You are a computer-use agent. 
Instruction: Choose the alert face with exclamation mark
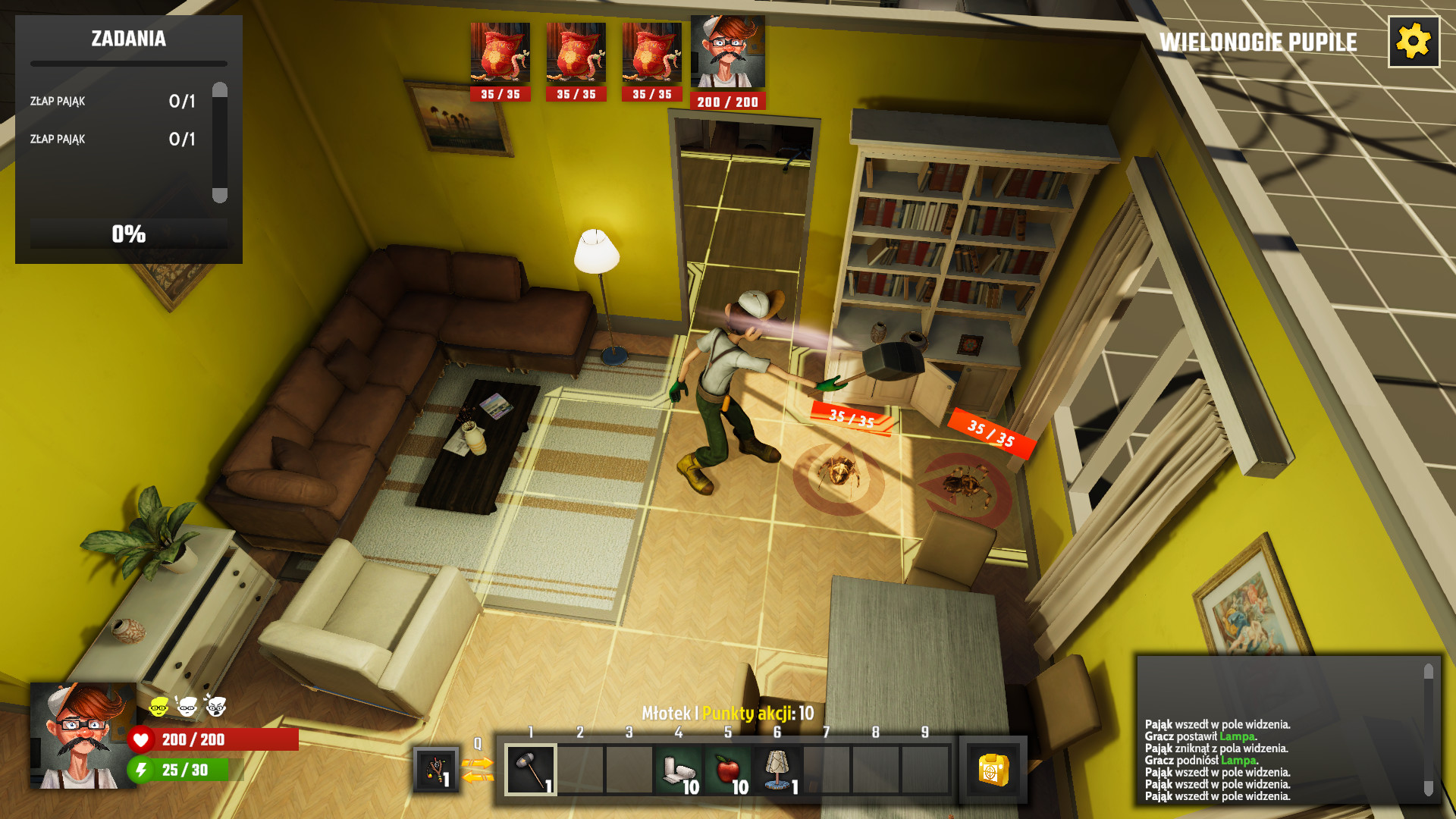187,707
